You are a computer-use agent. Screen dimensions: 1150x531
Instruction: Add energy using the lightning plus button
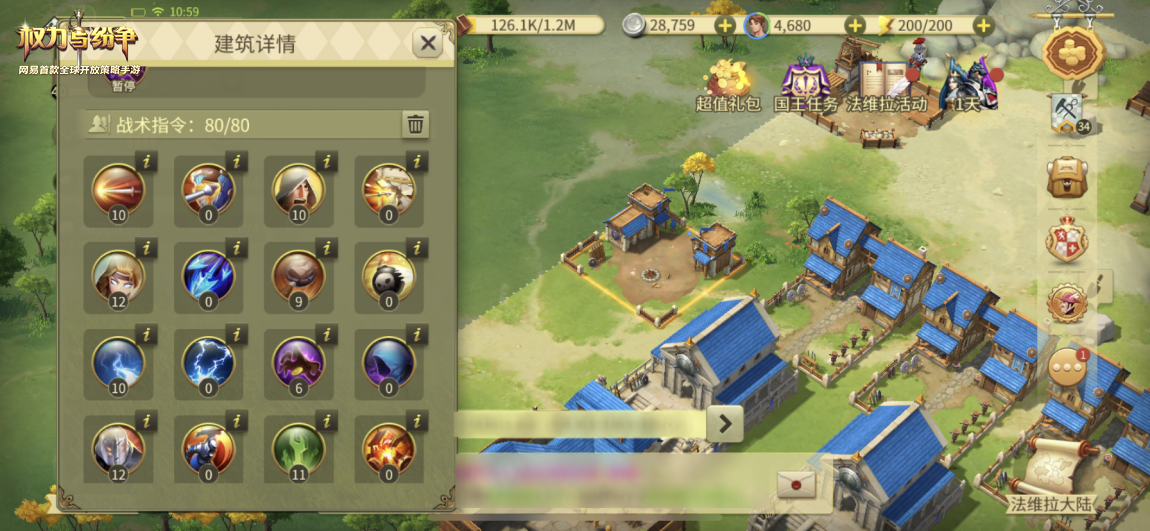tap(984, 25)
